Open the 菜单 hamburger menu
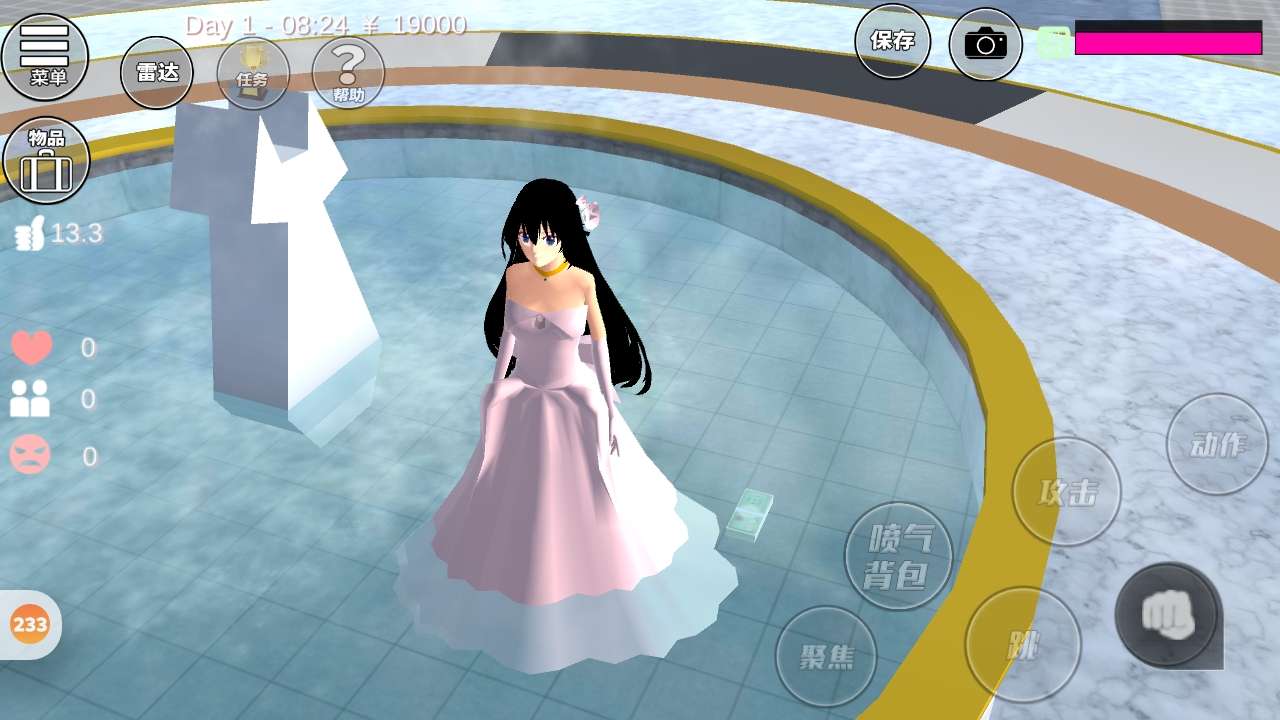This screenshot has height=720, width=1280. click(45, 54)
